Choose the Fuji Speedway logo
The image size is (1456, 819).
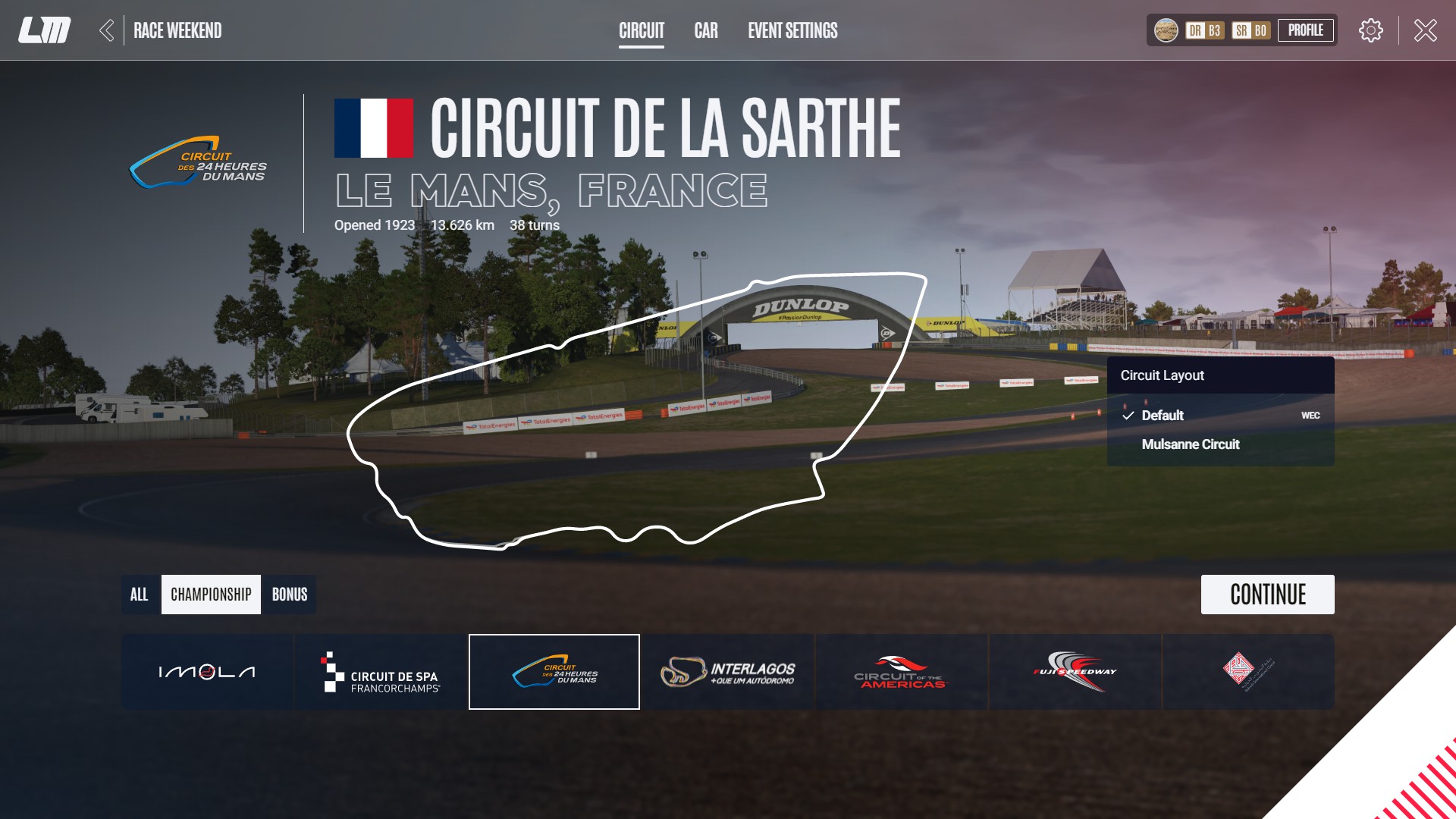pyautogui.click(x=1075, y=670)
